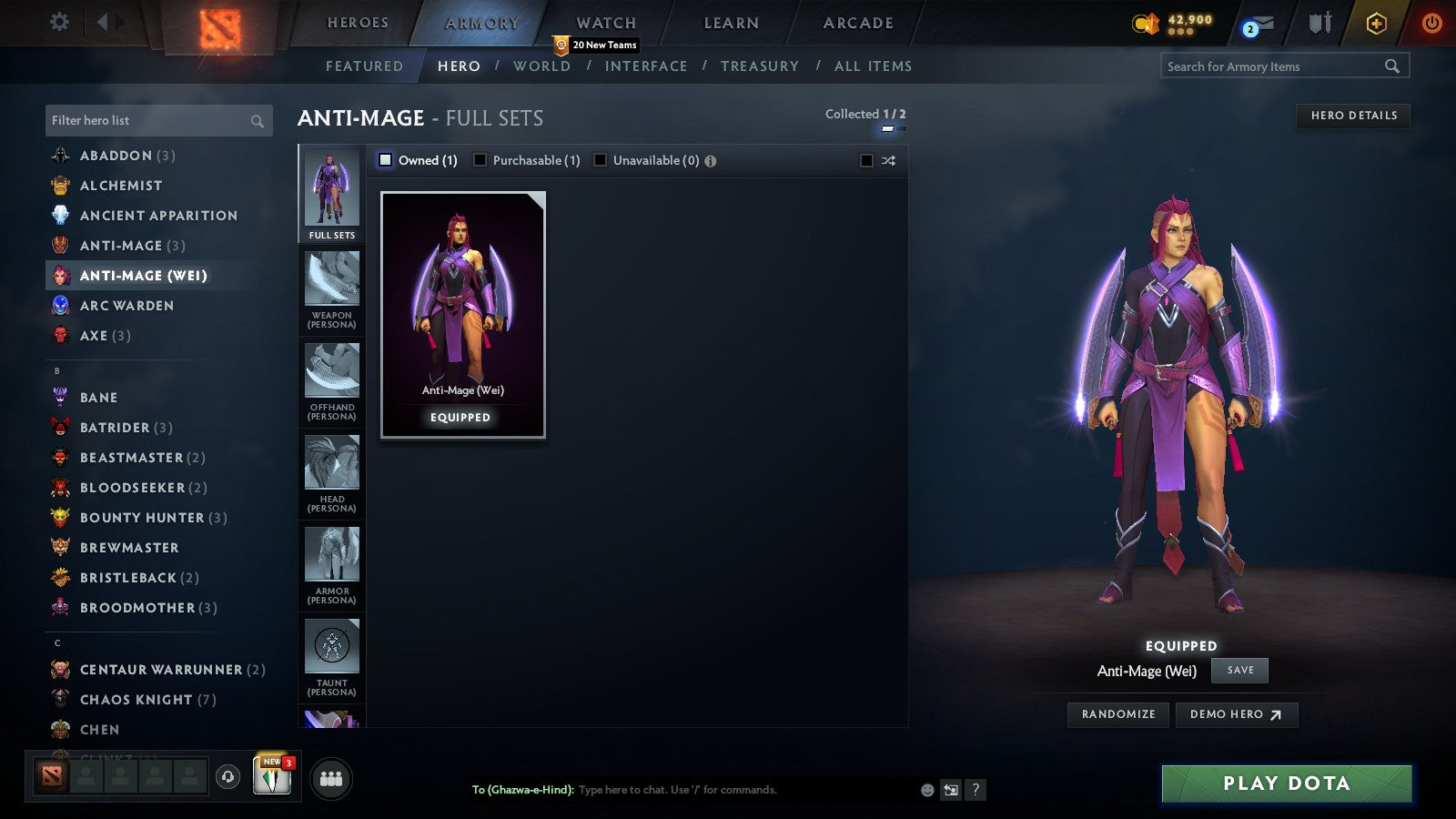
Task: Open Hero Details
Action: pos(1352,116)
